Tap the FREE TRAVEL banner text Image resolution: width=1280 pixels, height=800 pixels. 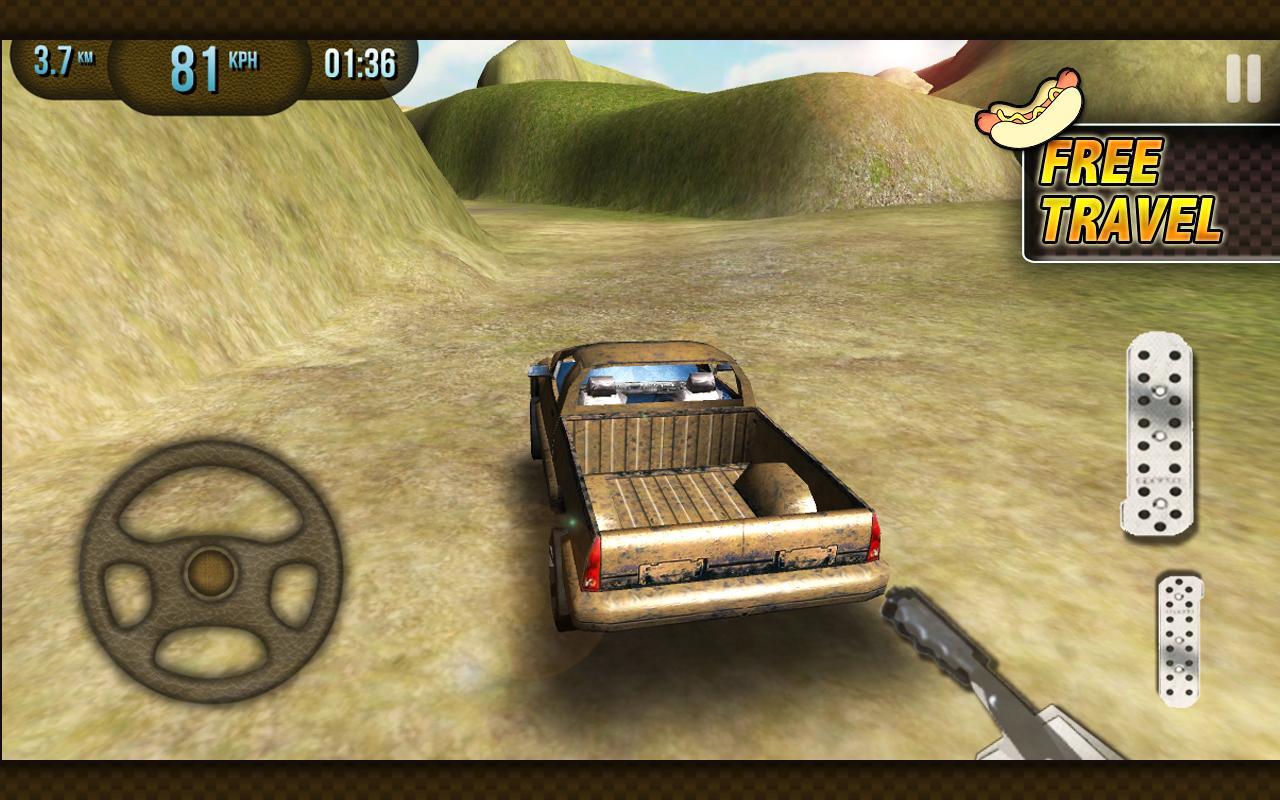[1130, 190]
